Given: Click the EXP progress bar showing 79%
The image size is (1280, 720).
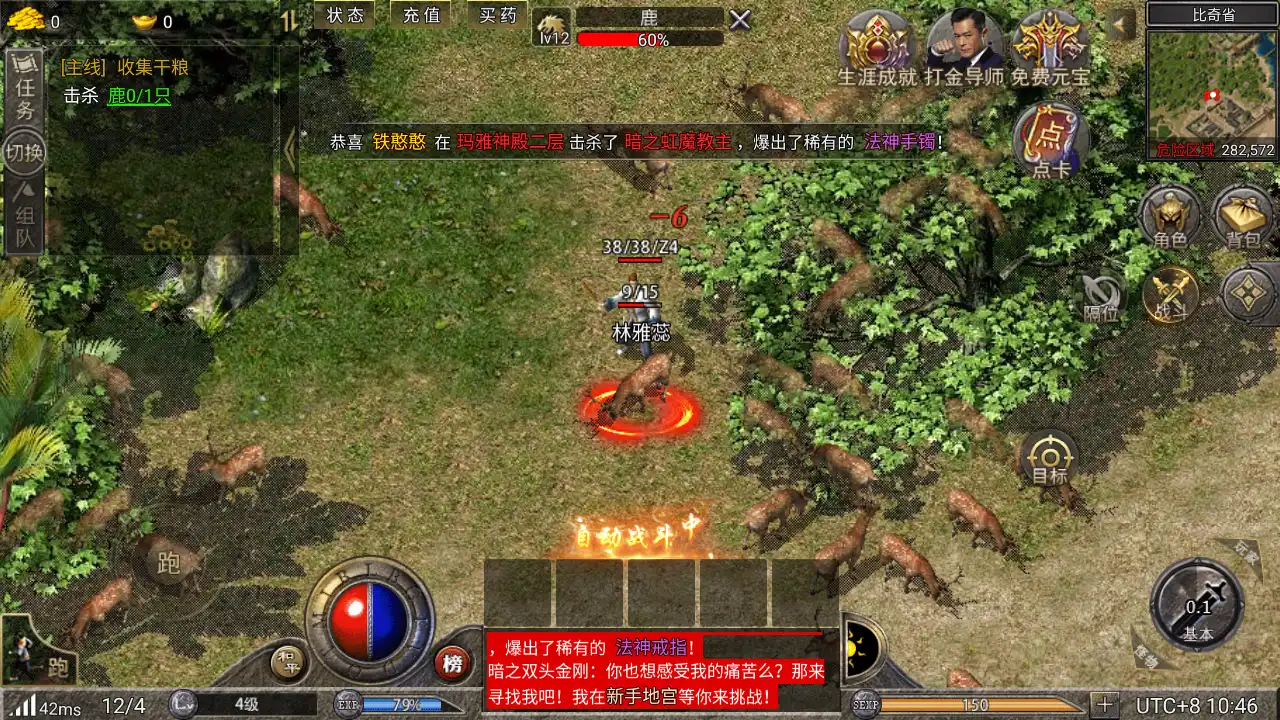Looking at the screenshot, I should click(x=404, y=703).
